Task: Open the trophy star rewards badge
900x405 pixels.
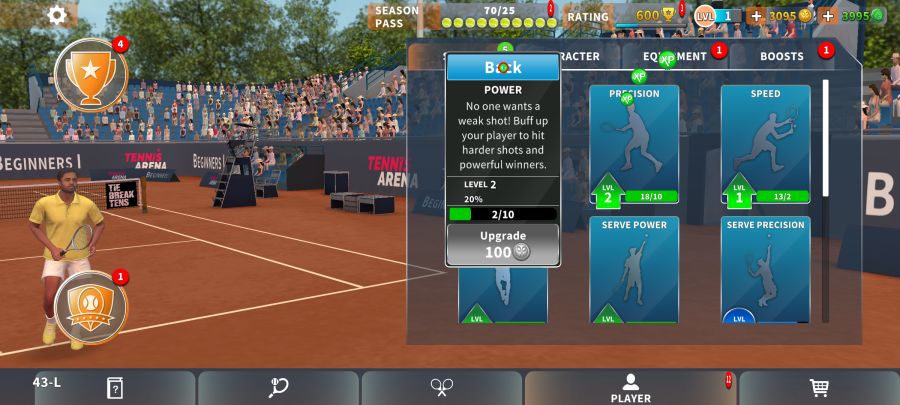Action: (90, 74)
